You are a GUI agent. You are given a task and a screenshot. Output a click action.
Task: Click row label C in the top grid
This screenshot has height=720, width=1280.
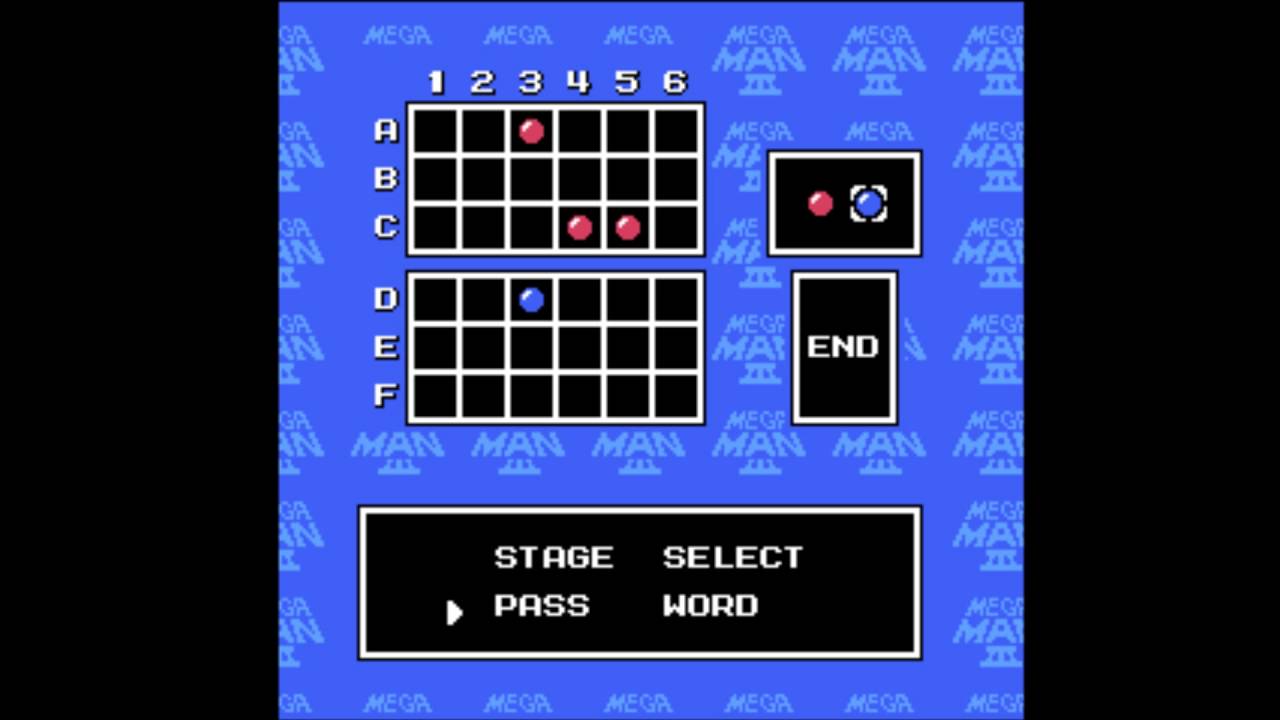click(x=385, y=228)
